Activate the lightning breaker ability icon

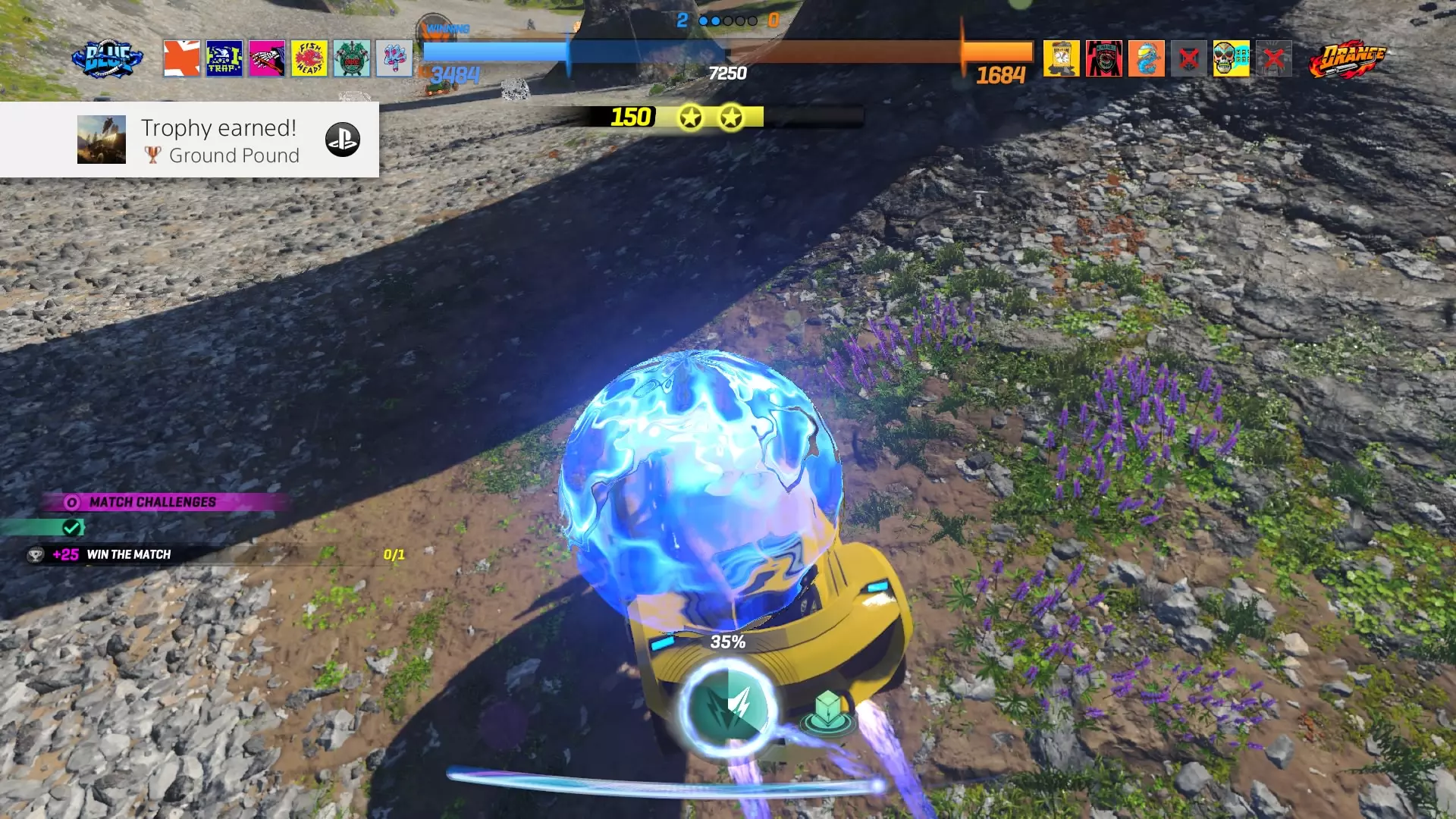point(728,708)
